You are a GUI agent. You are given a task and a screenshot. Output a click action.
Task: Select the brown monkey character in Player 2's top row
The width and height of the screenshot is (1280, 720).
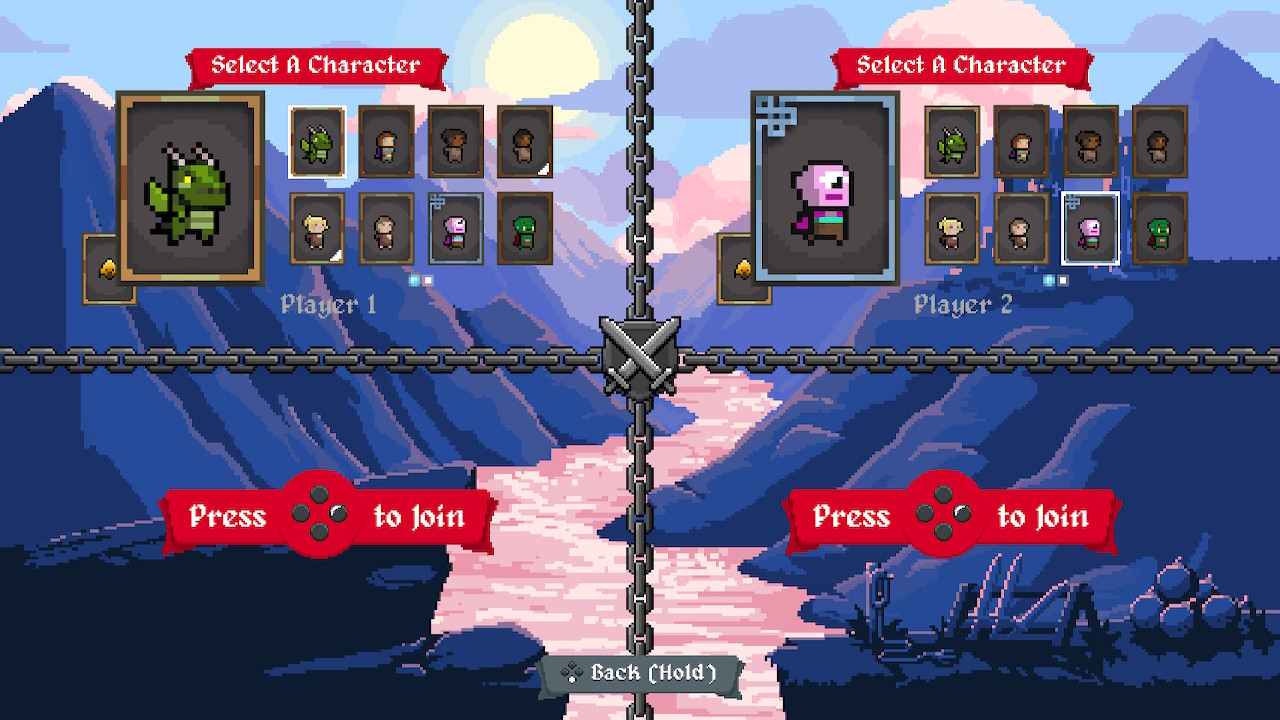point(1090,141)
